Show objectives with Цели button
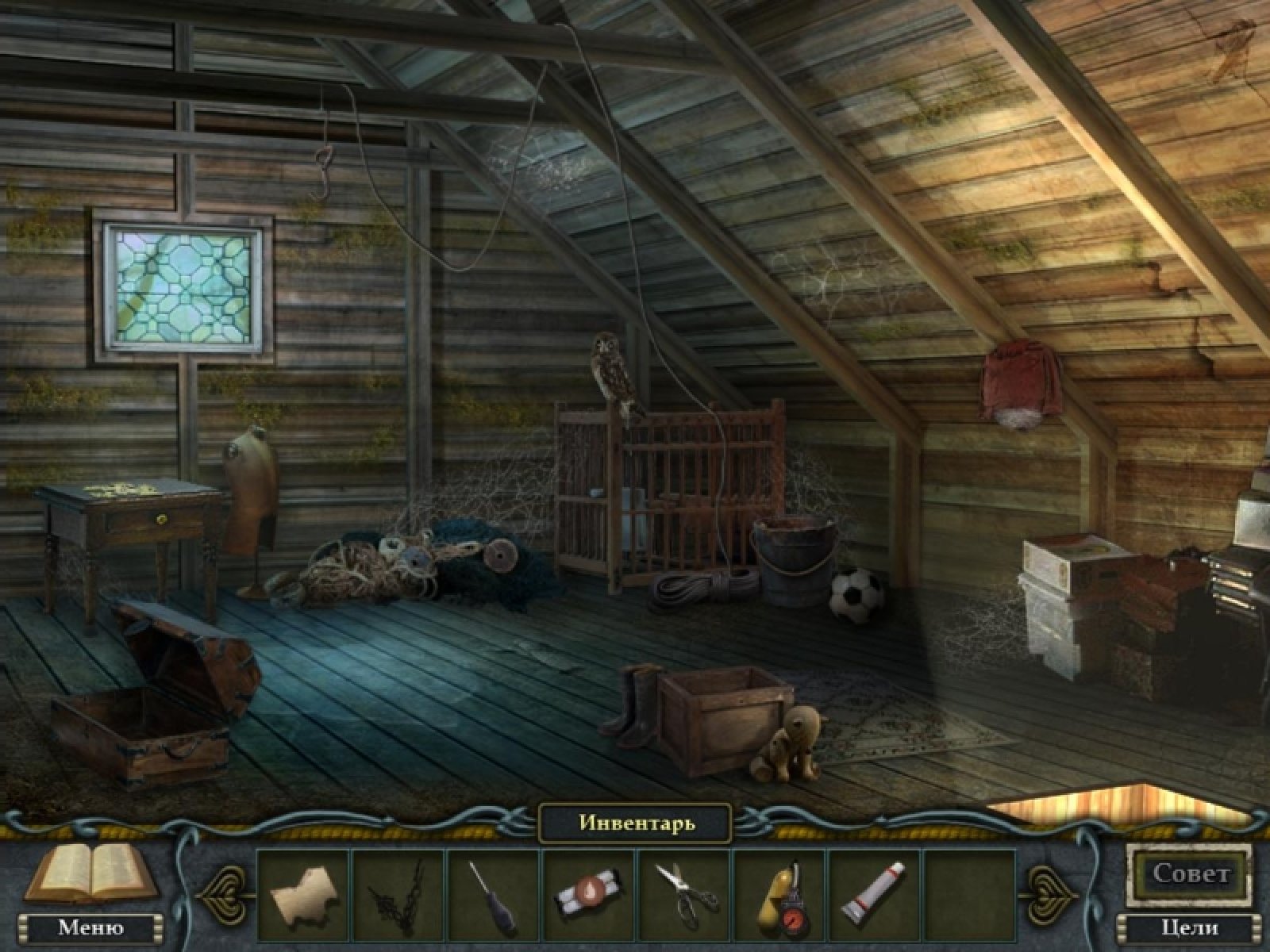The width and height of the screenshot is (1270, 952). [1190, 927]
